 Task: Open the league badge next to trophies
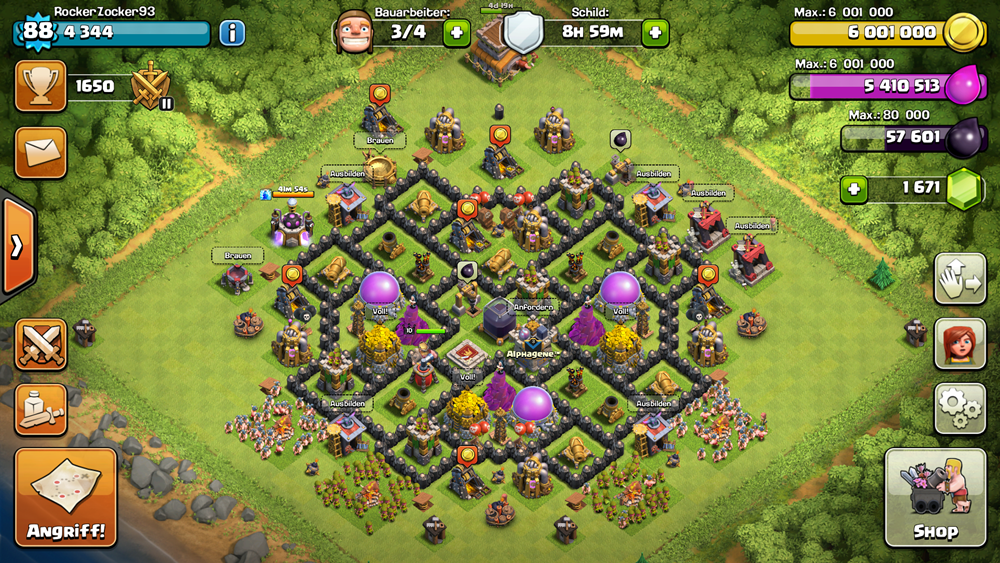pos(151,87)
